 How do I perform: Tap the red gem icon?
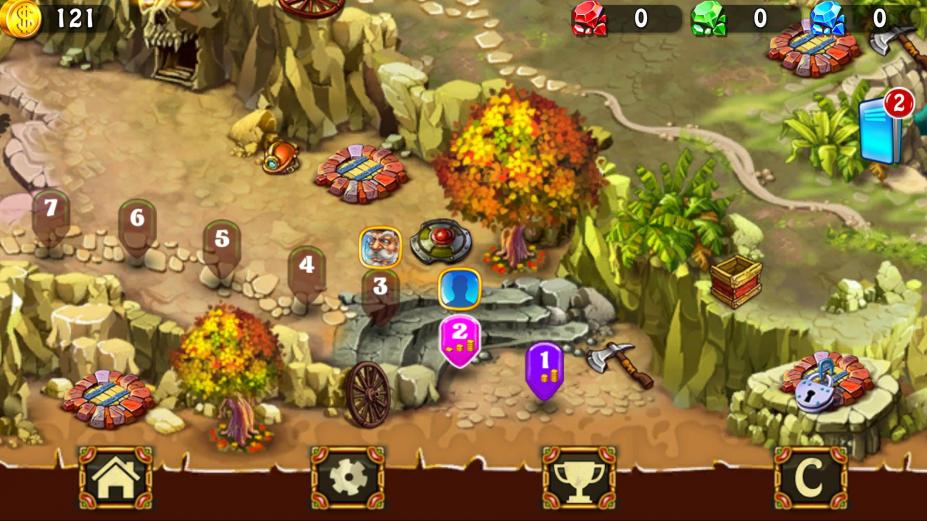(x=589, y=18)
